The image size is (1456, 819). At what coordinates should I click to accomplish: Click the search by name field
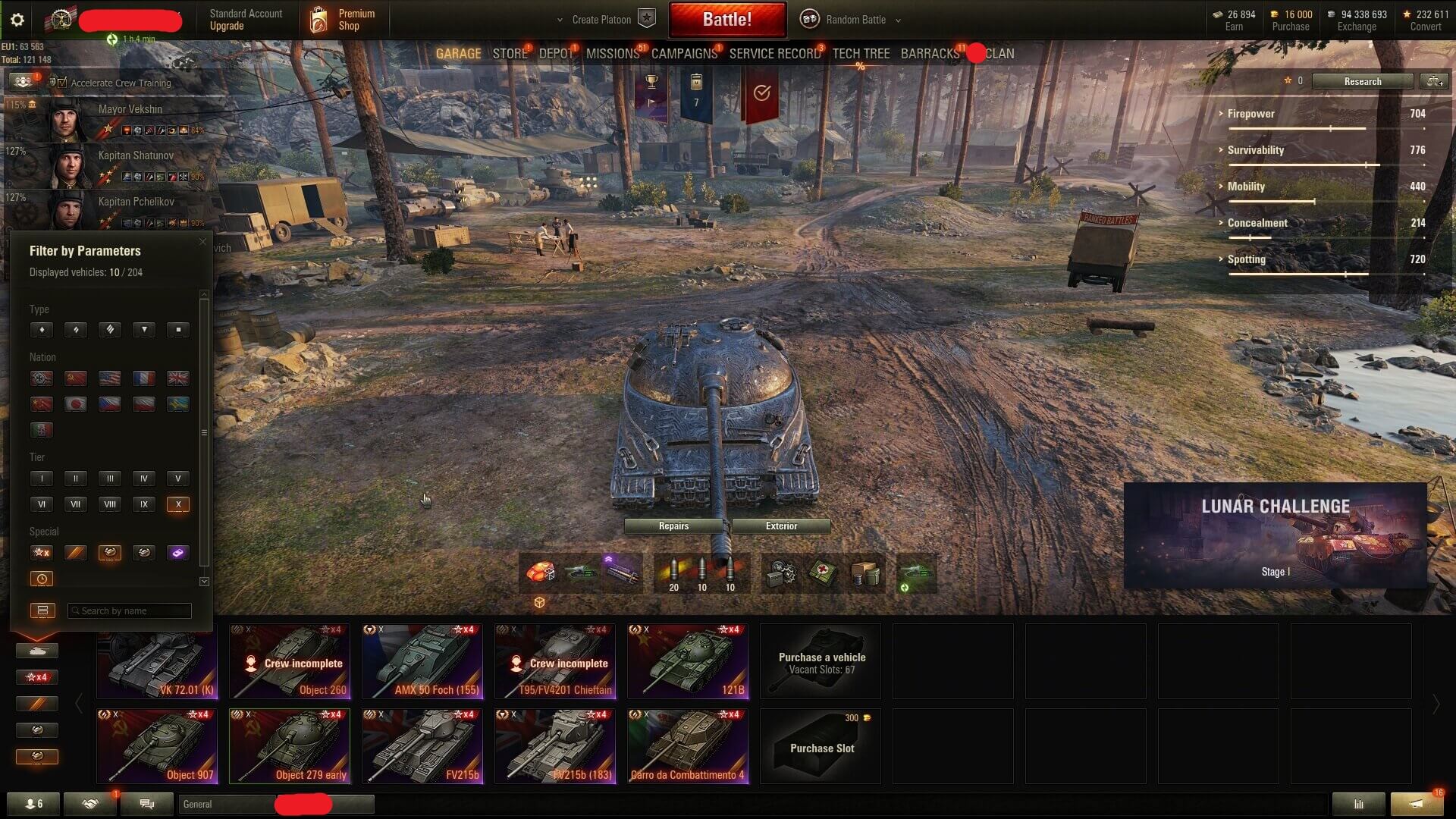[x=130, y=611]
